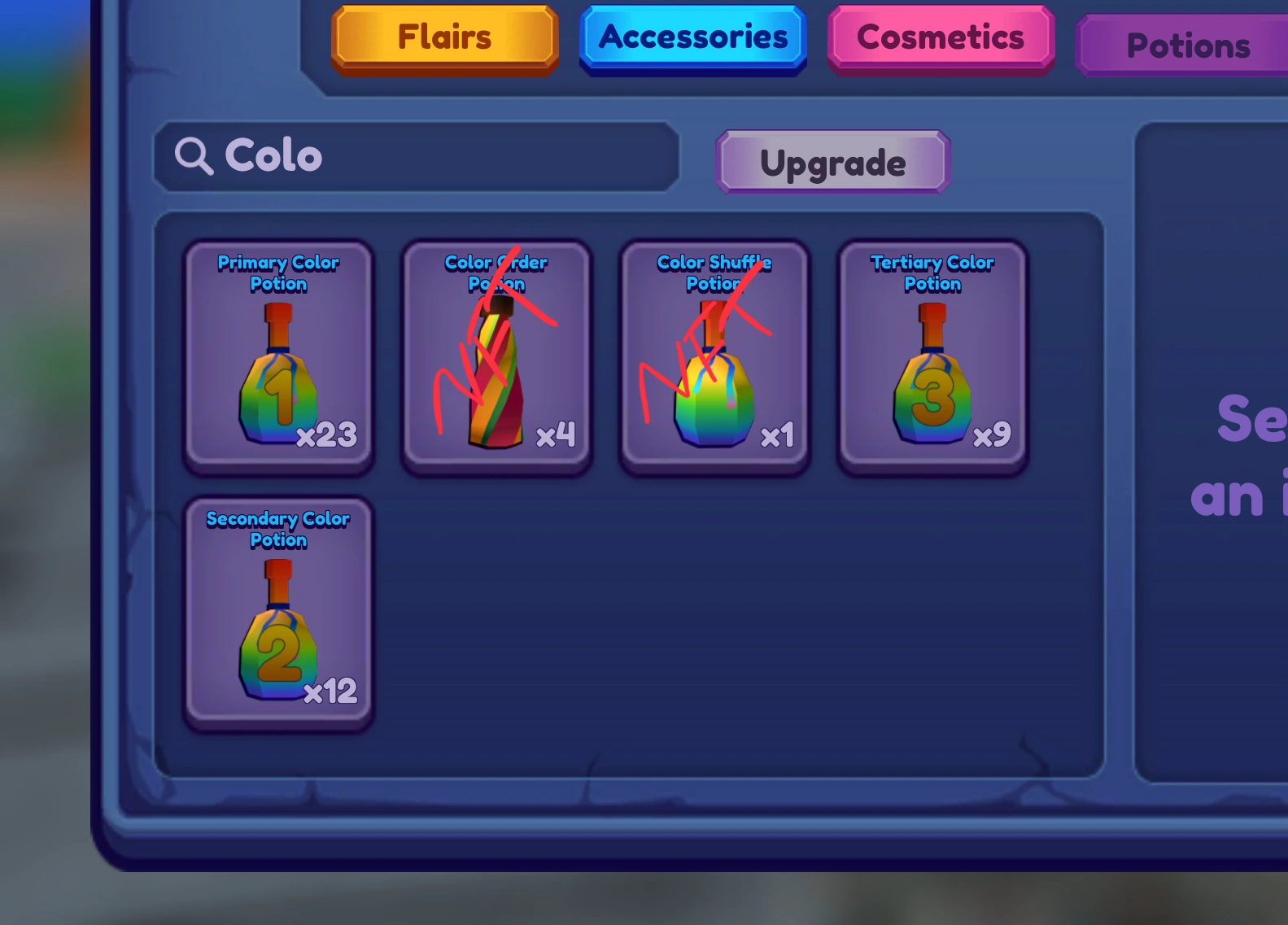This screenshot has height=925, width=1288.
Task: Select the Cosmetics tab
Action: click(x=940, y=37)
